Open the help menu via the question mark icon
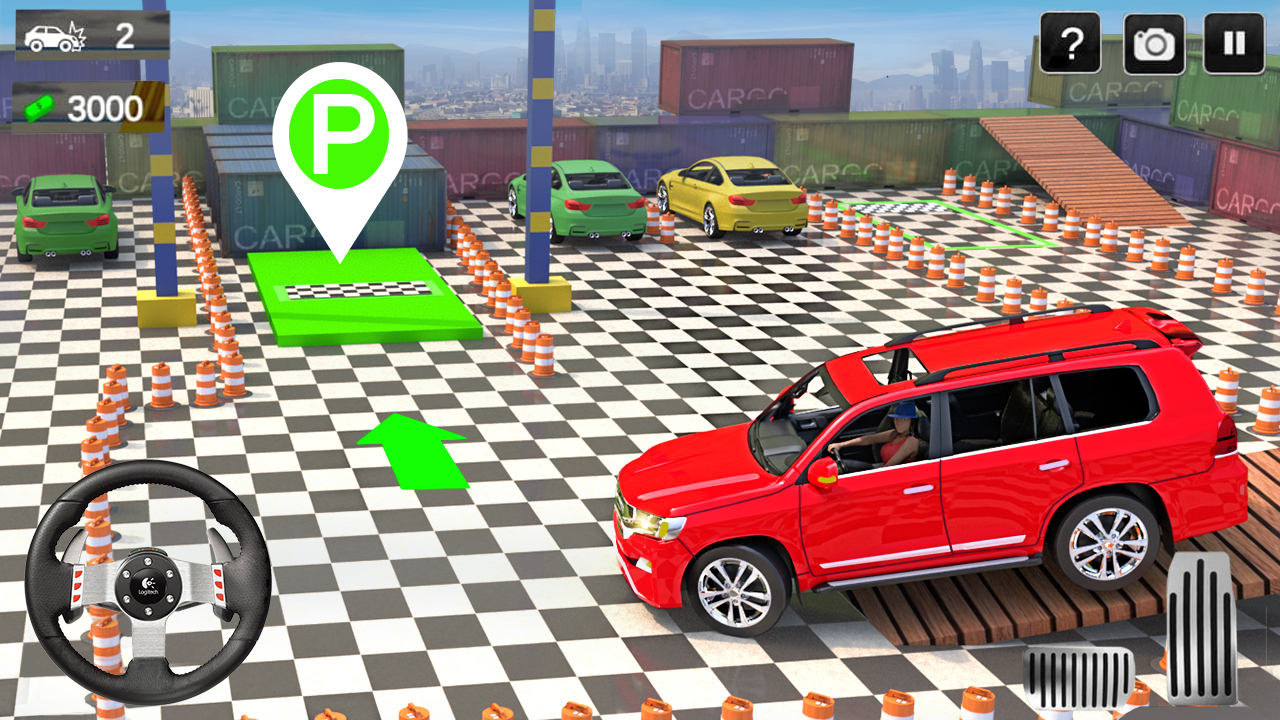The height and width of the screenshot is (720, 1280). click(1072, 43)
